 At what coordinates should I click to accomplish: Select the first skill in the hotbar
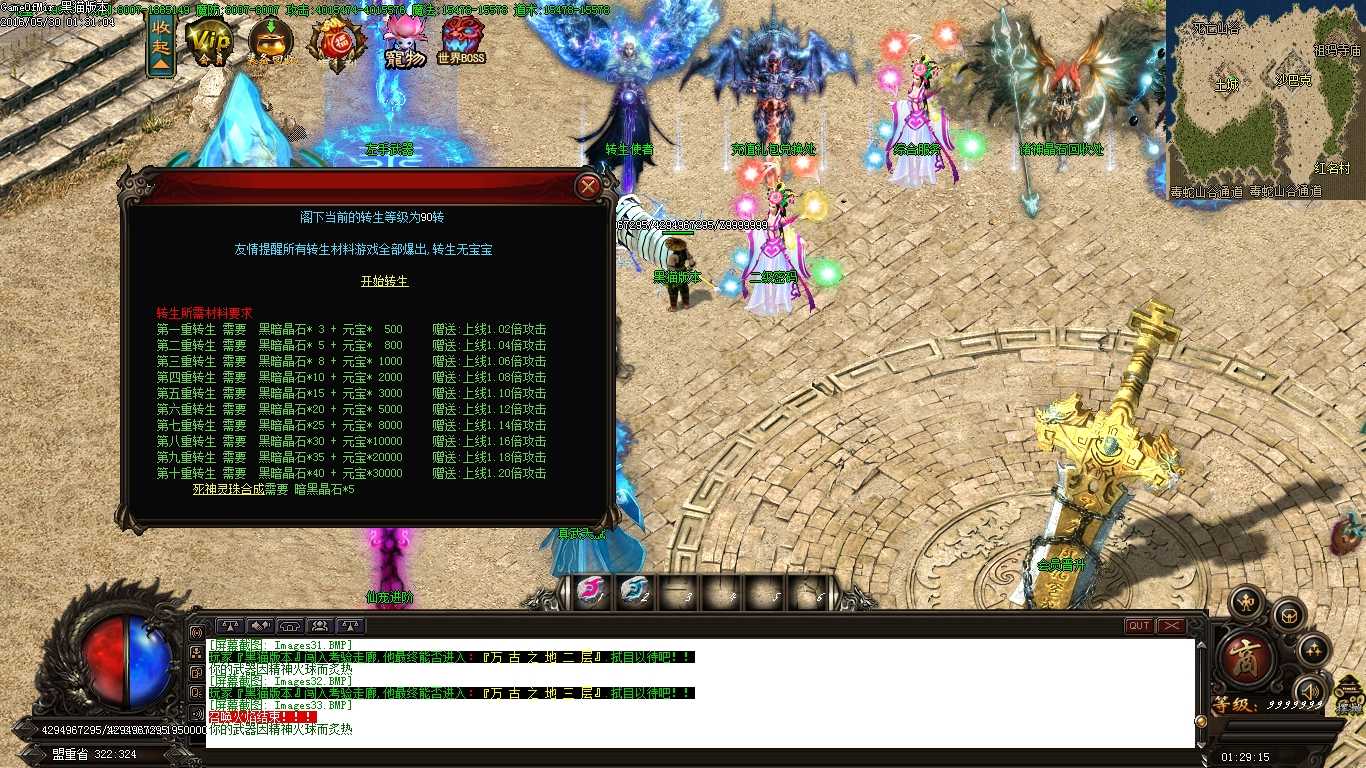coord(592,592)
